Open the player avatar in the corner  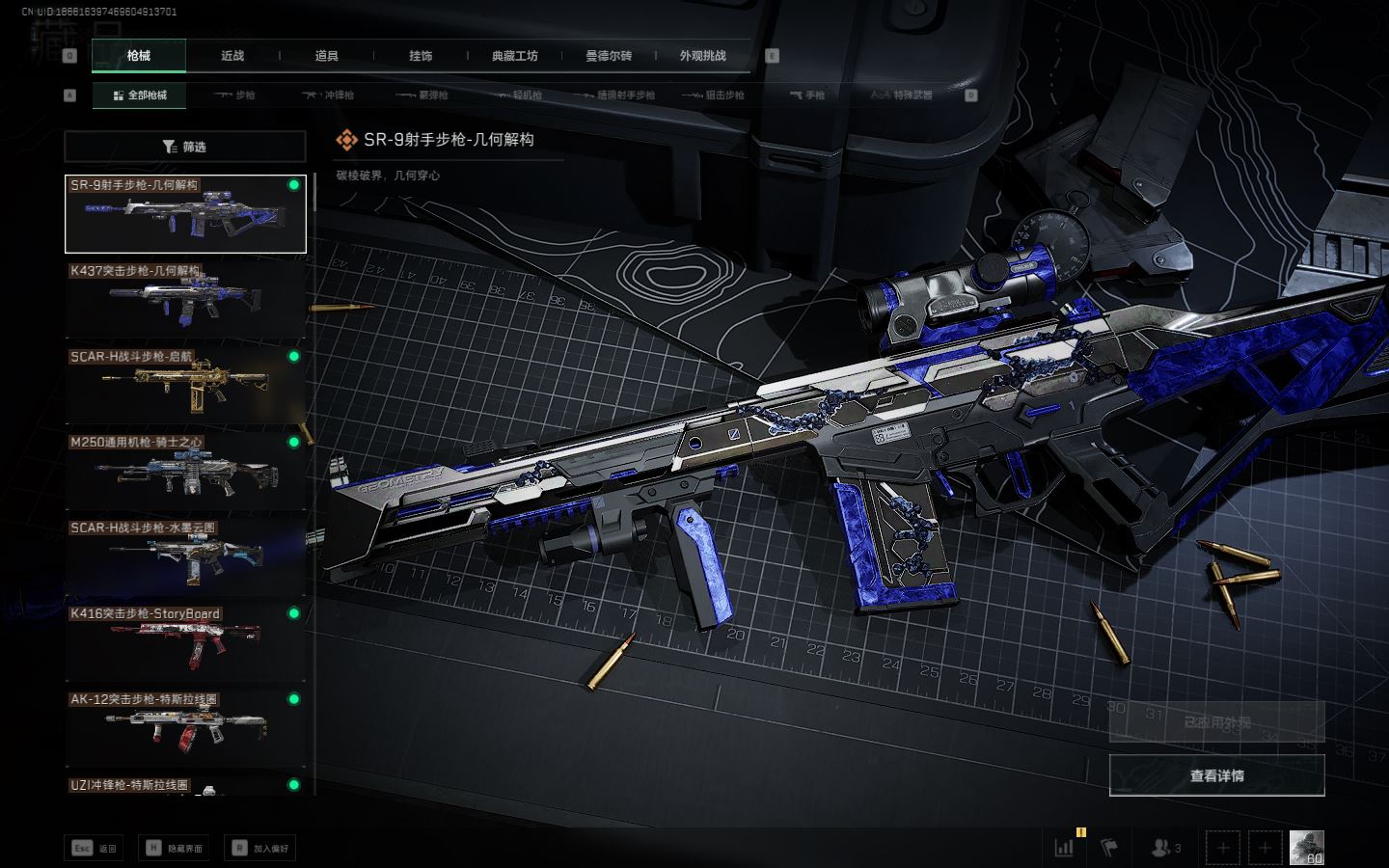(1306, 848)
